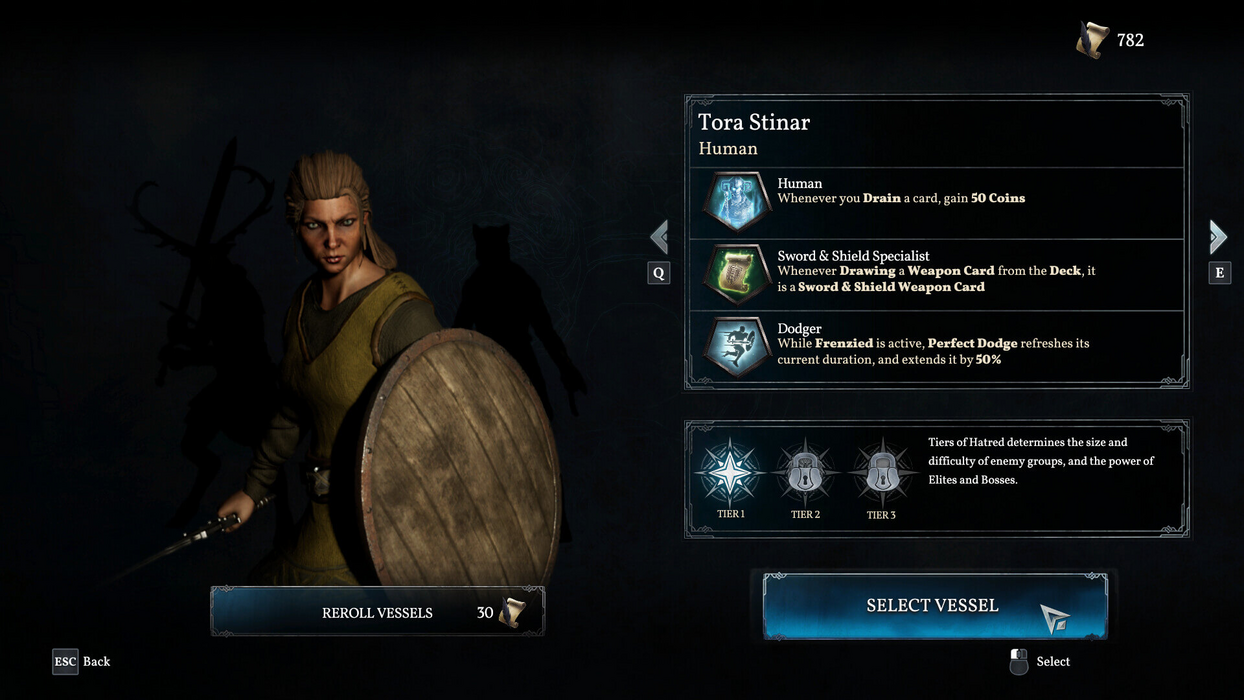Image resolution: width=1244 pixels, height=700 pixels.
Task: Click the Sword & Shield Specialist icon
Action: tap(735, 275)
